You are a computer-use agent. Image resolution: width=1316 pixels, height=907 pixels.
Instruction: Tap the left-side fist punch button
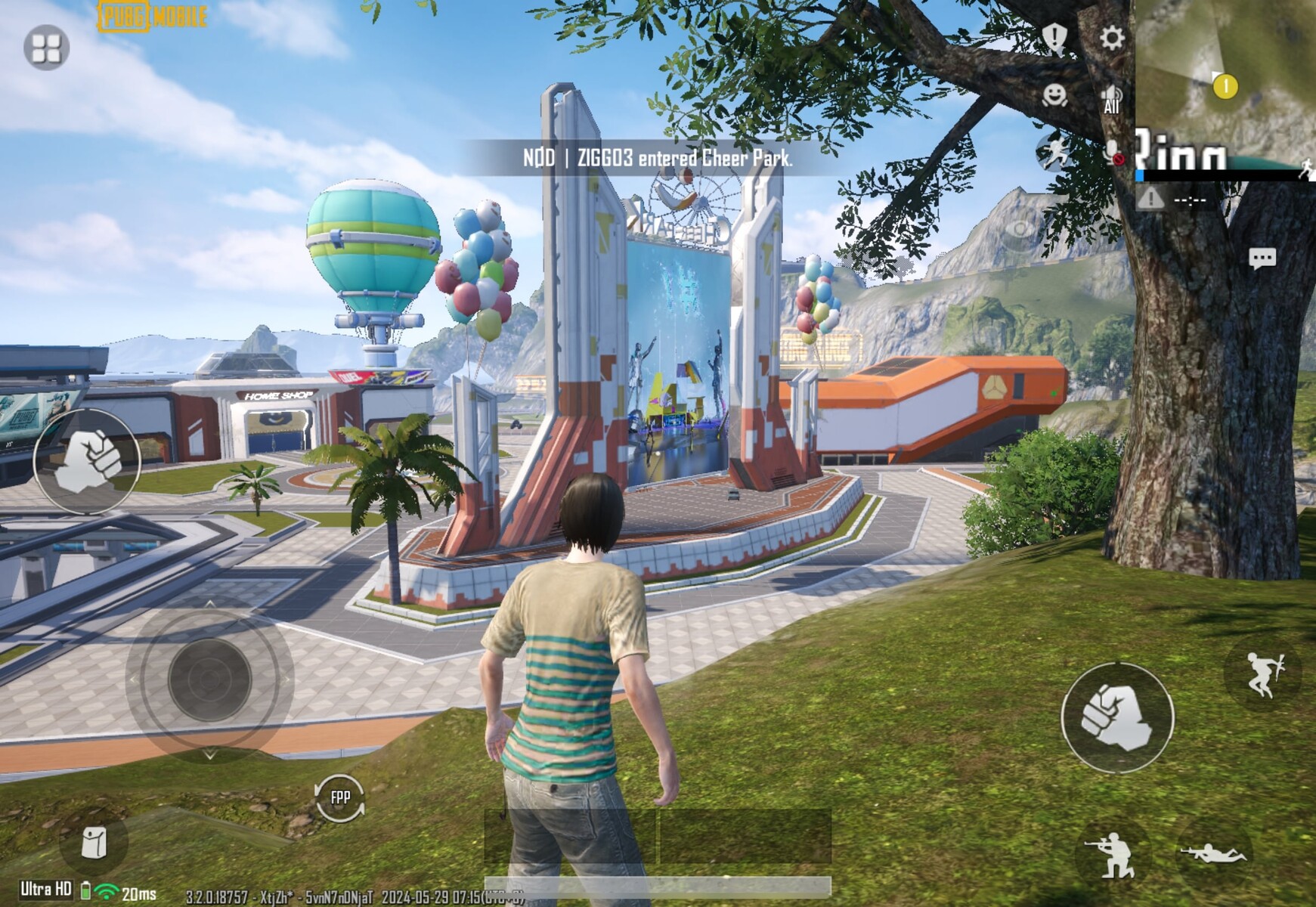[x=87, y=460]
